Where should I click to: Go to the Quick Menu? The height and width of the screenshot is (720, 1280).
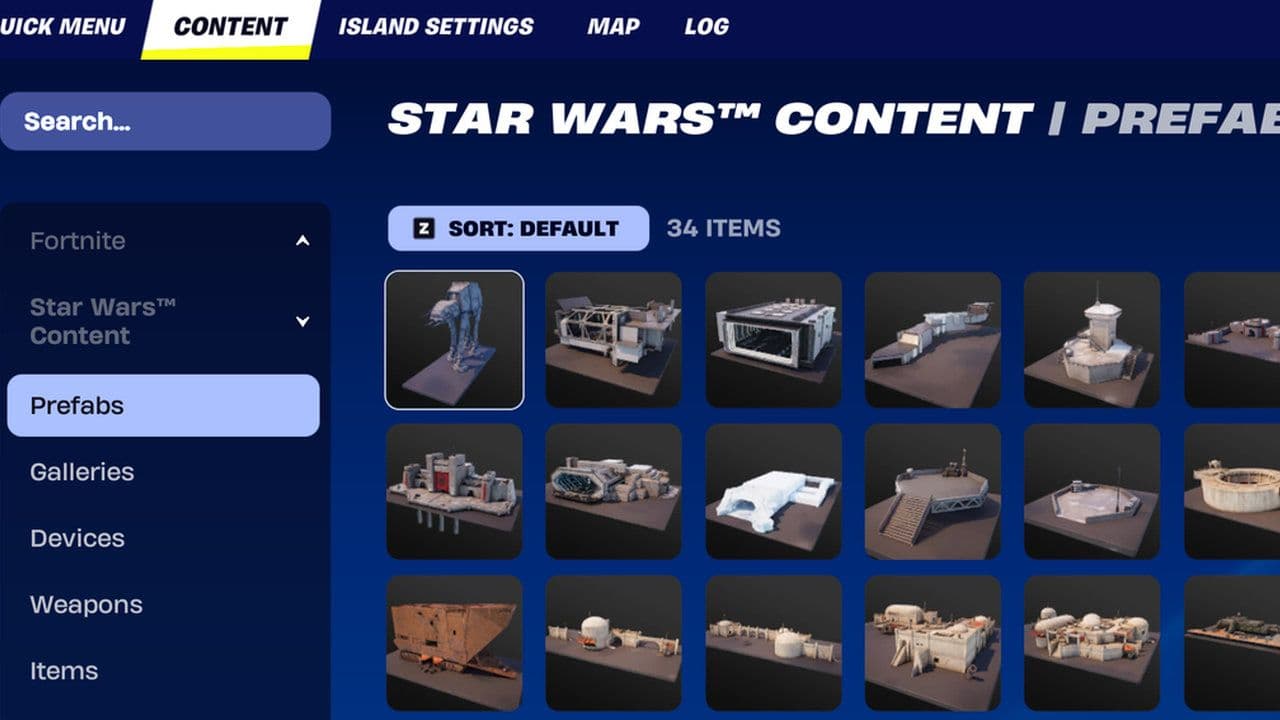pos(62,27)
